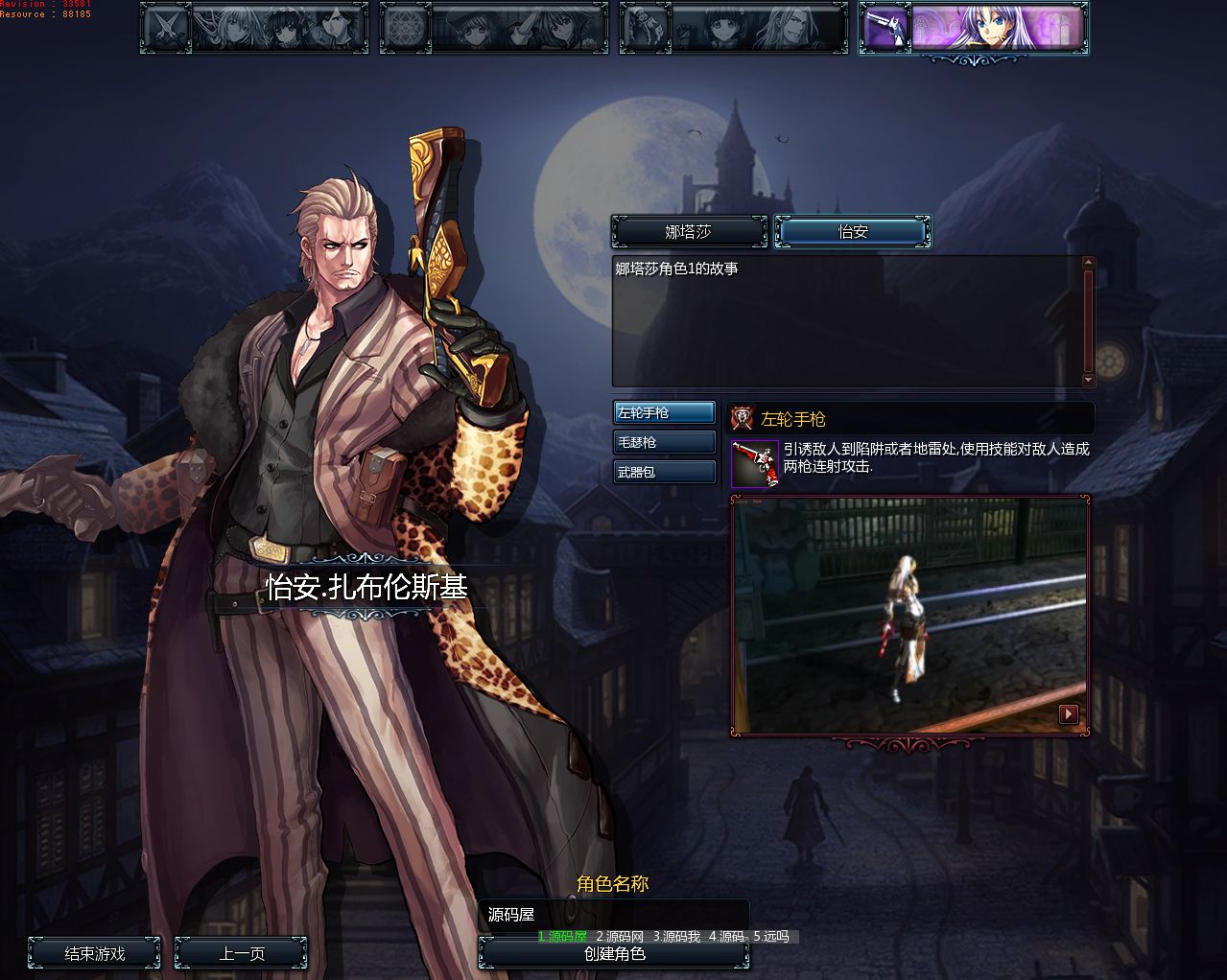This screenshot has height=980, width=1227.
Task: Go back with 上一页
Action: click(242, 954)
